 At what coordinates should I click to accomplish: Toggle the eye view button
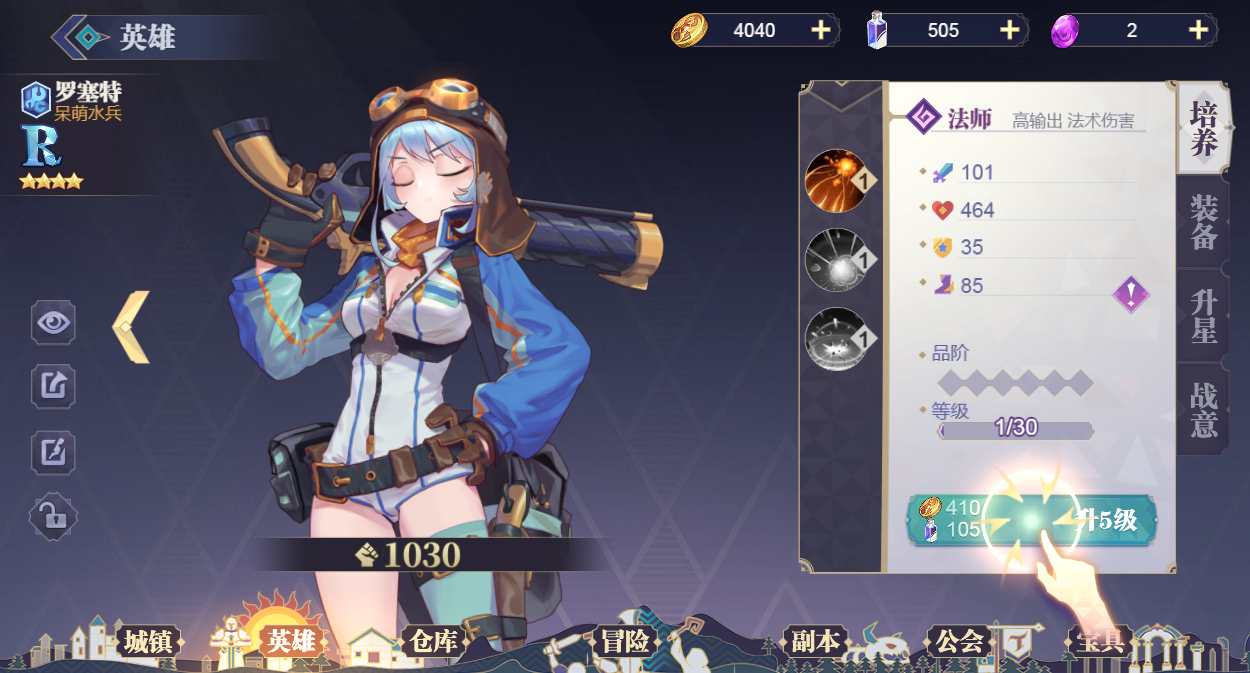click(53, 322)
